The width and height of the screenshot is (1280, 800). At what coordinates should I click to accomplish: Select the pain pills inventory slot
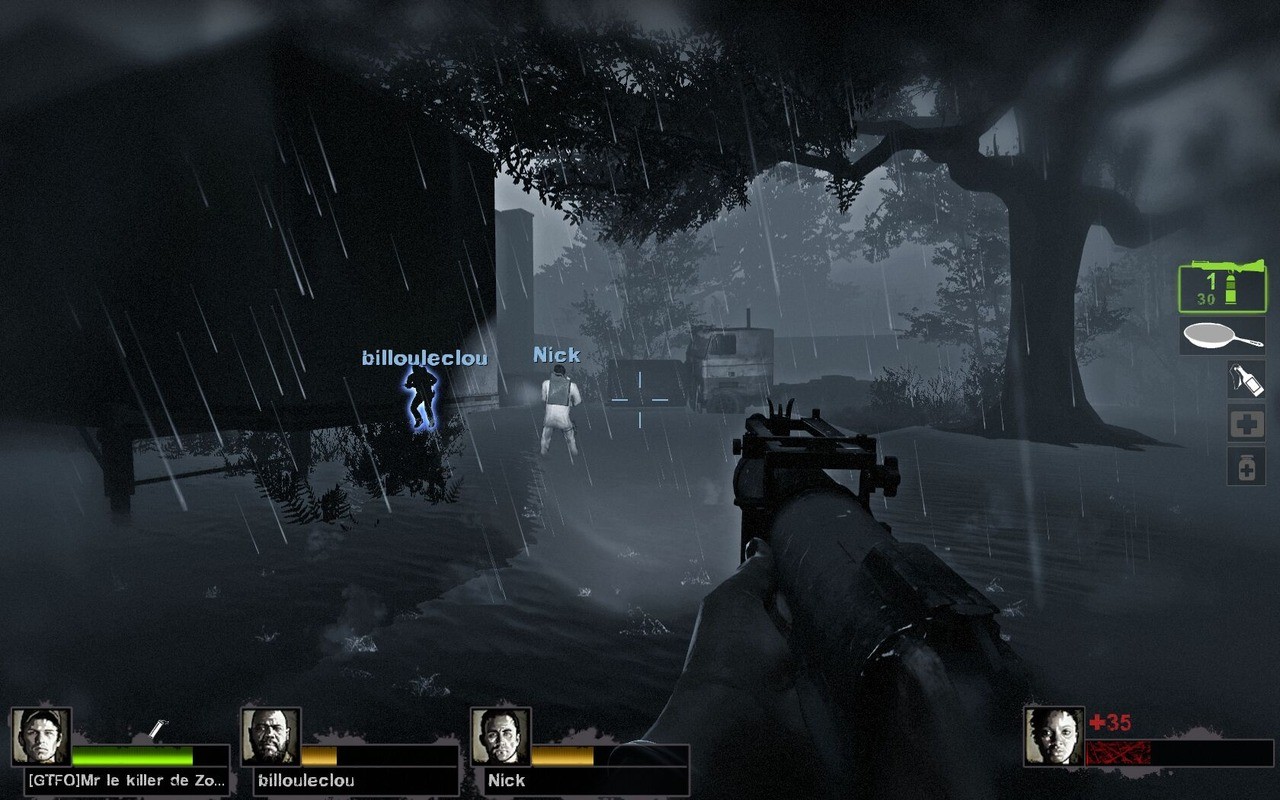coord(1244,466)
